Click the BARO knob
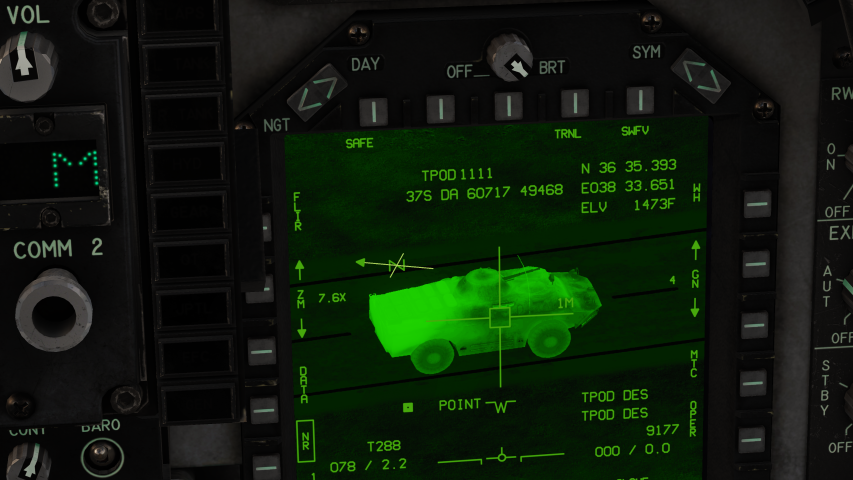853x480 pixels. [x=100, y=458]
